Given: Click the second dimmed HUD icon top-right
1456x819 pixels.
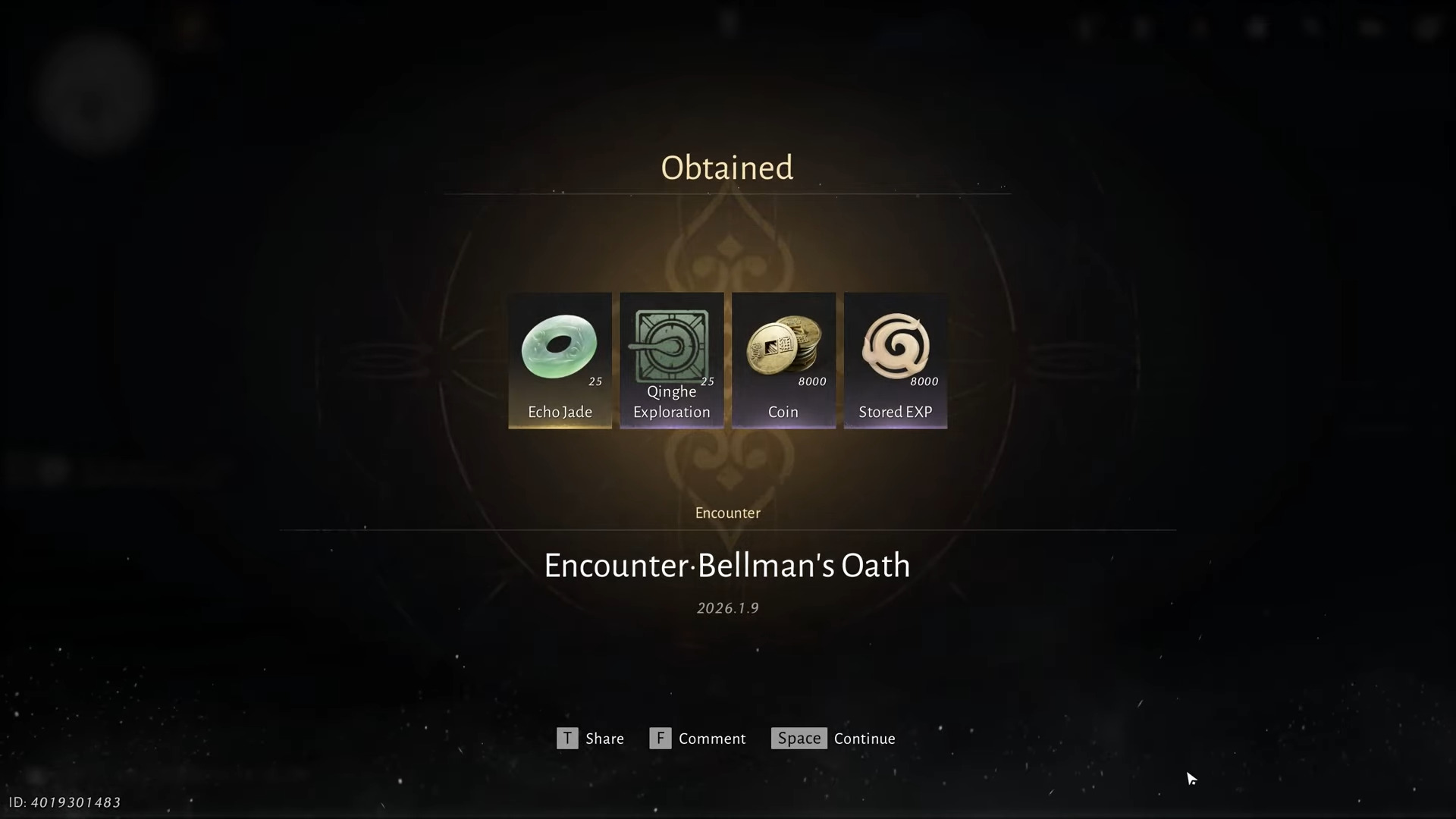Looking at the screenshot, I should coord(1143,27).
